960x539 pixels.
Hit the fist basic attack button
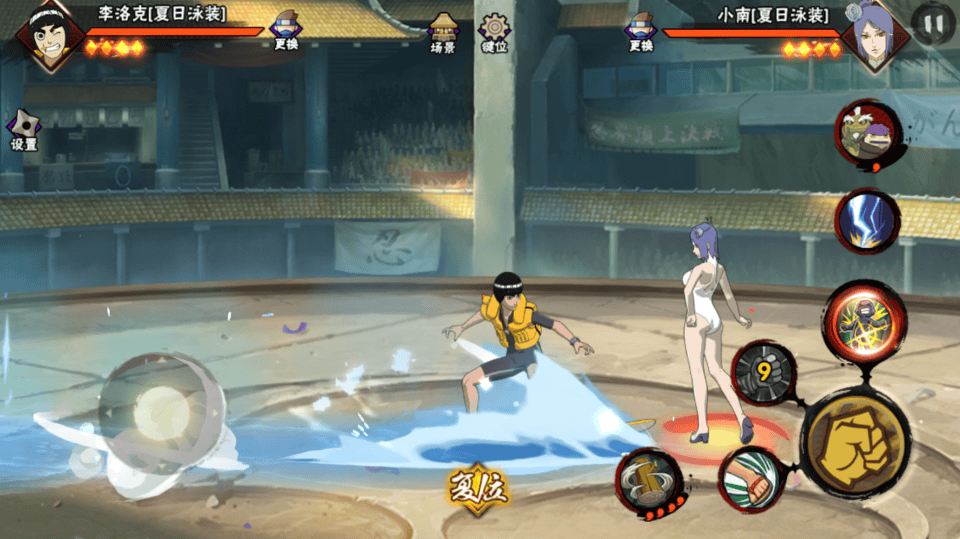point(856,441)
